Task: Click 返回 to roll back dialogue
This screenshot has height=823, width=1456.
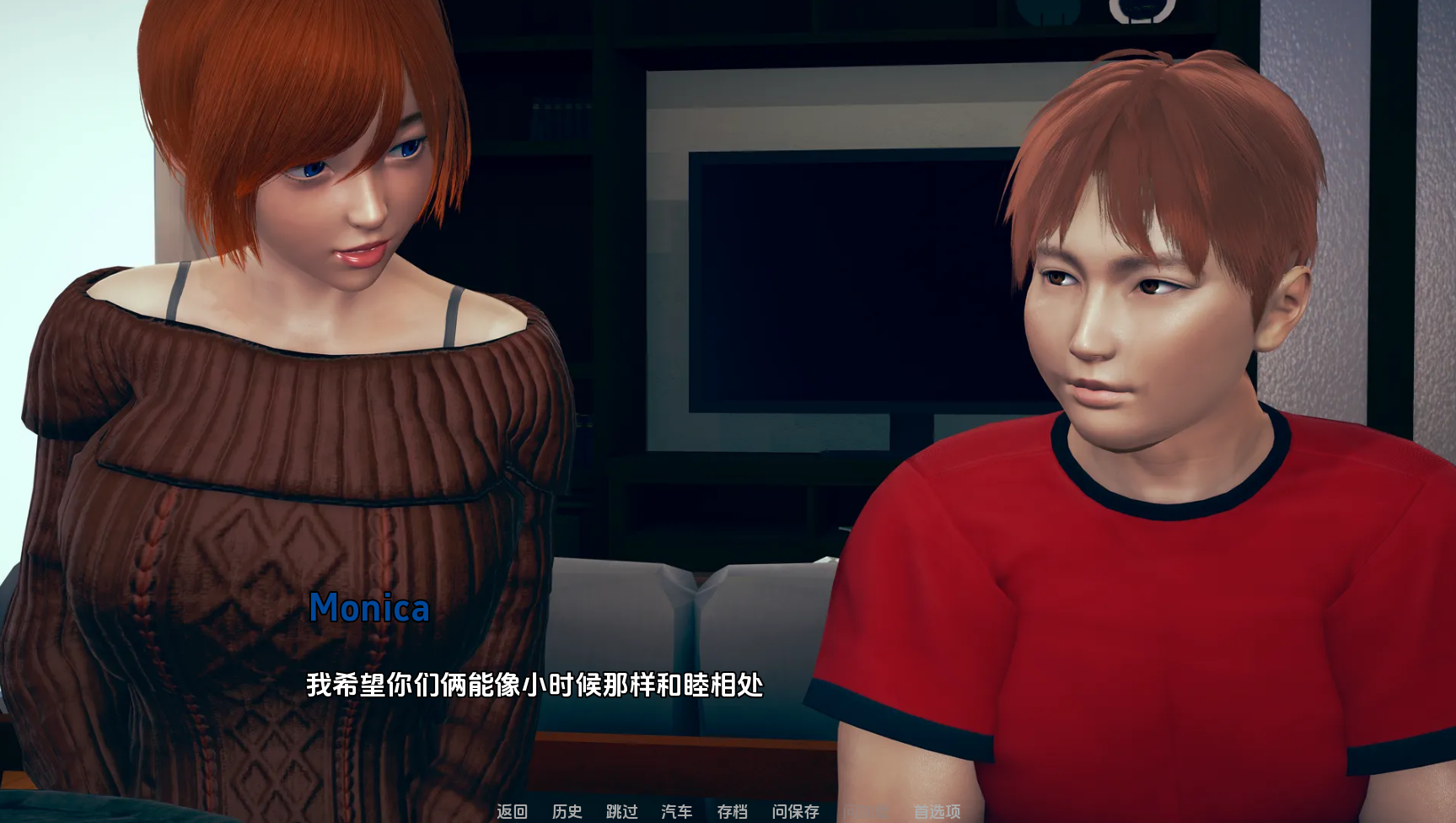Action: click(x=512, y=811)
